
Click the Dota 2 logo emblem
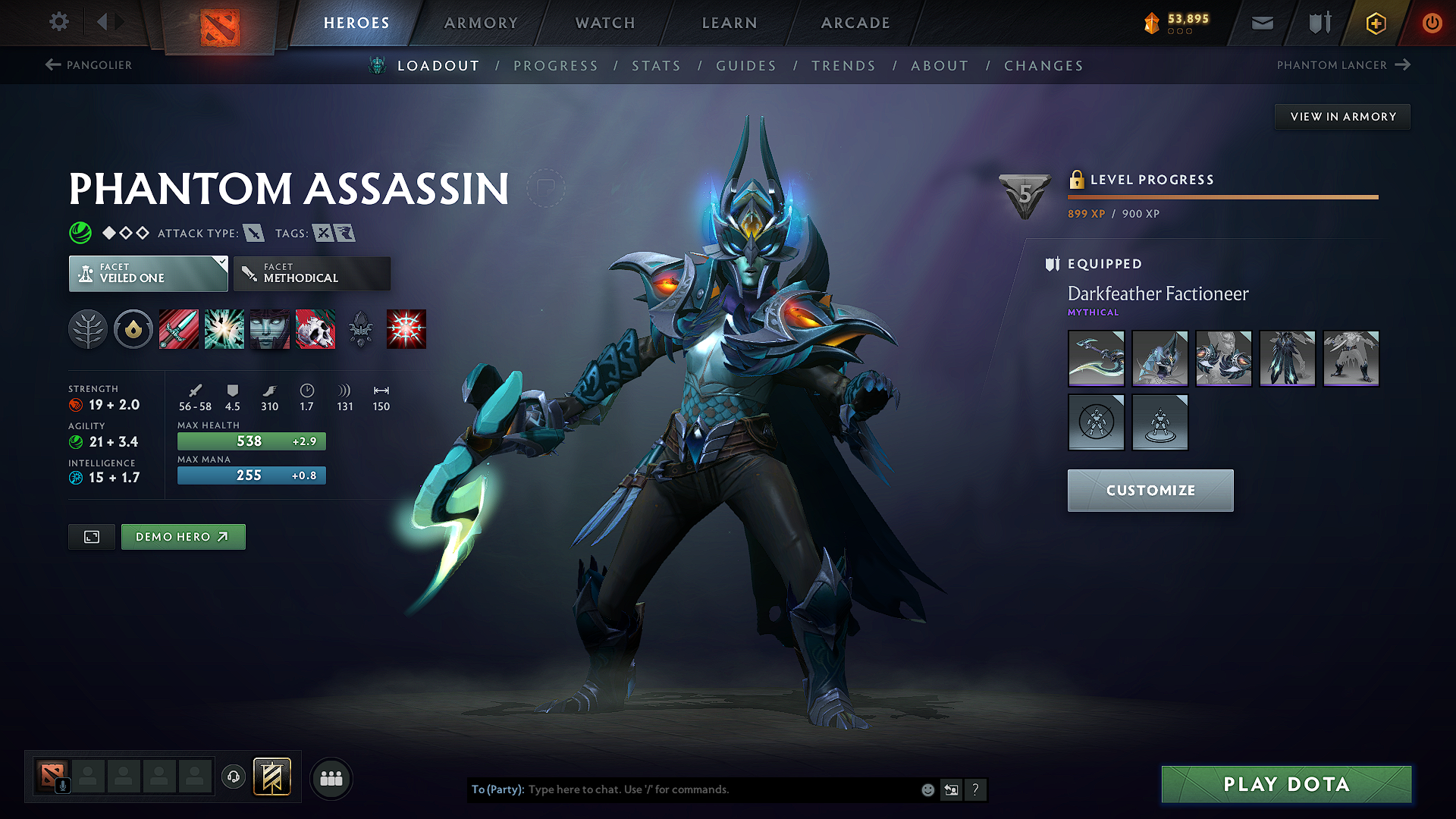pos(221,23)
